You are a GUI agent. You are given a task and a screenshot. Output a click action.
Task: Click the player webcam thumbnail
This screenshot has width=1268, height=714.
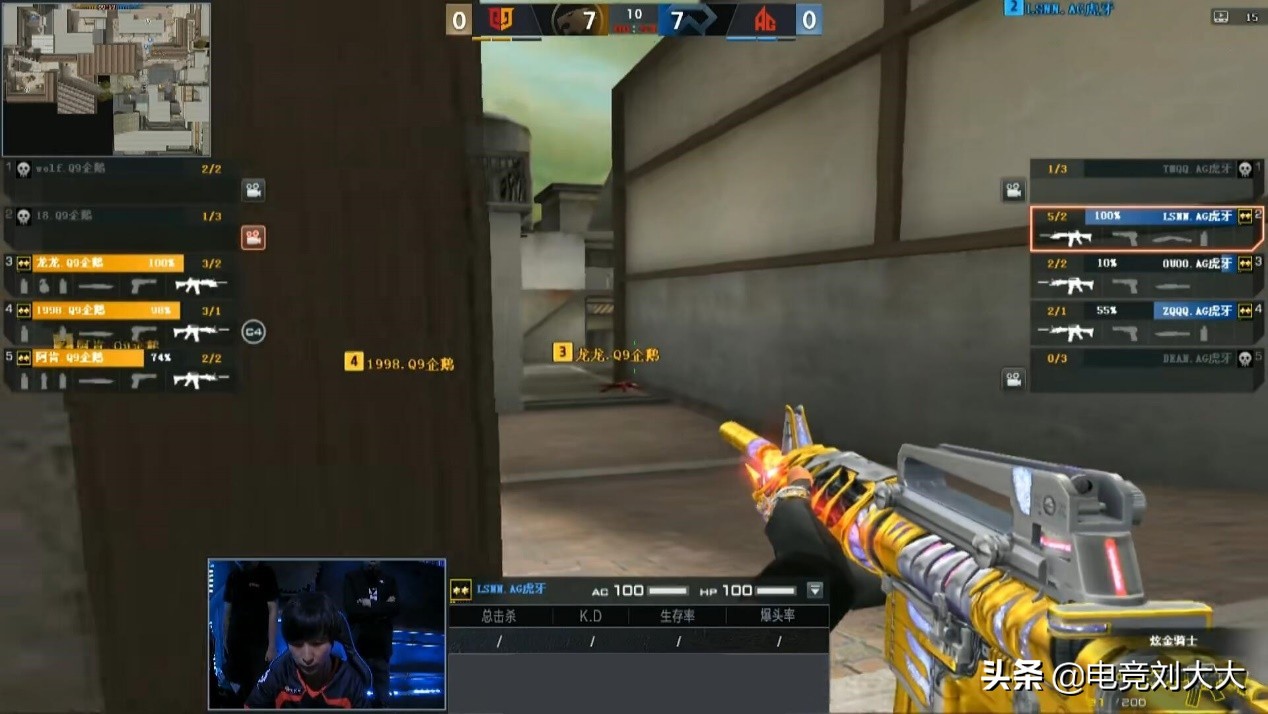[x=326, y=634]
